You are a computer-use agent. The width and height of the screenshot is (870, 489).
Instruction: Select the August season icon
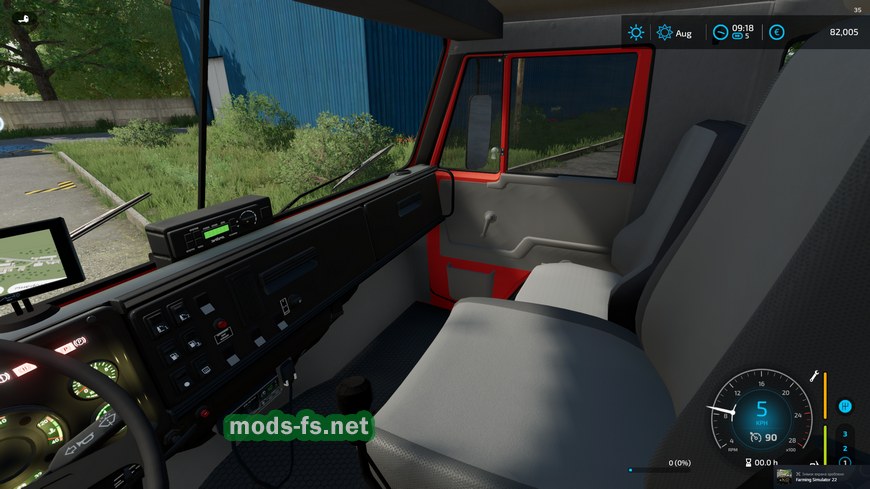point(665,32)
